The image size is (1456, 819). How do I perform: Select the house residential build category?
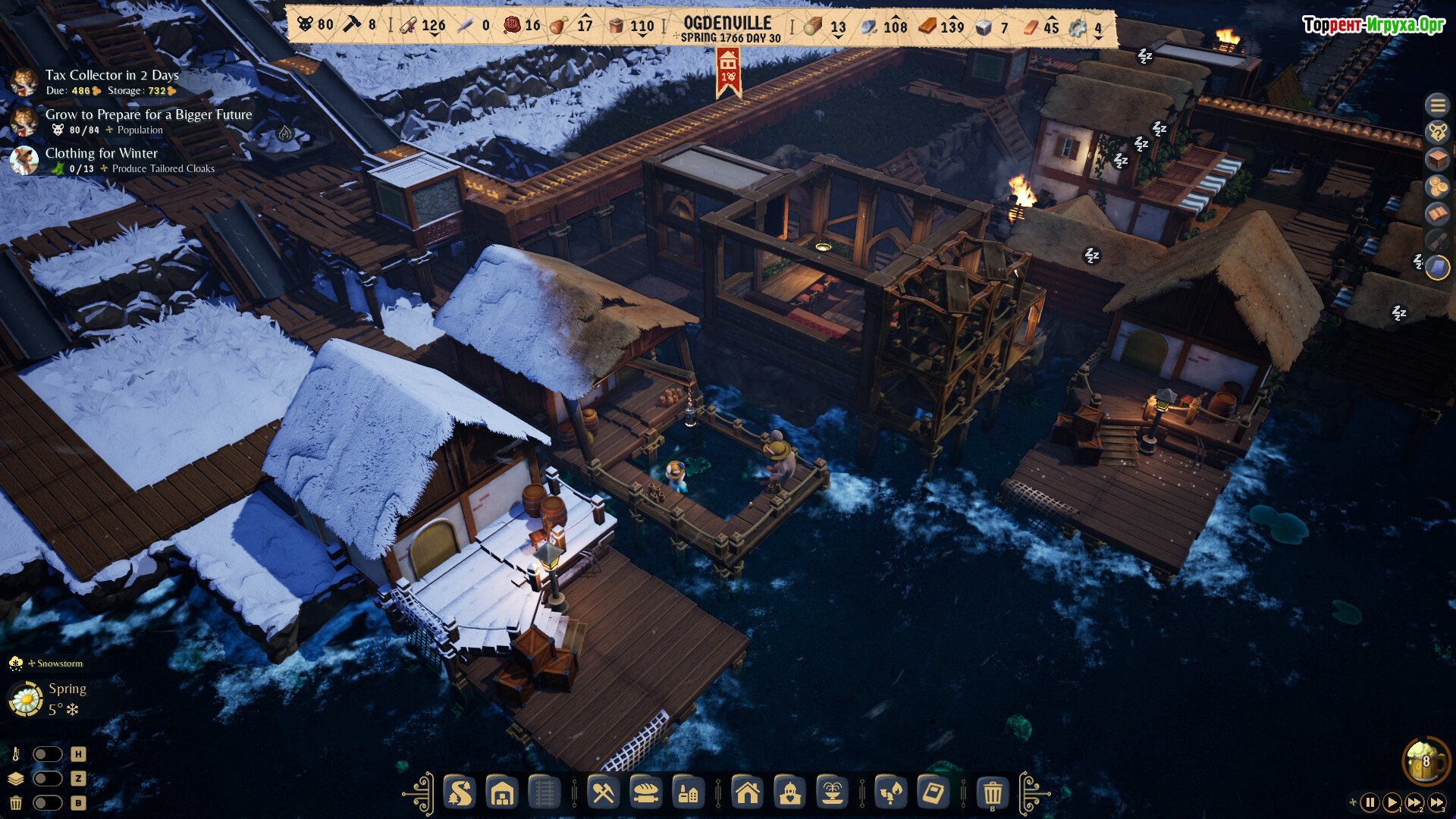(747, 794)
